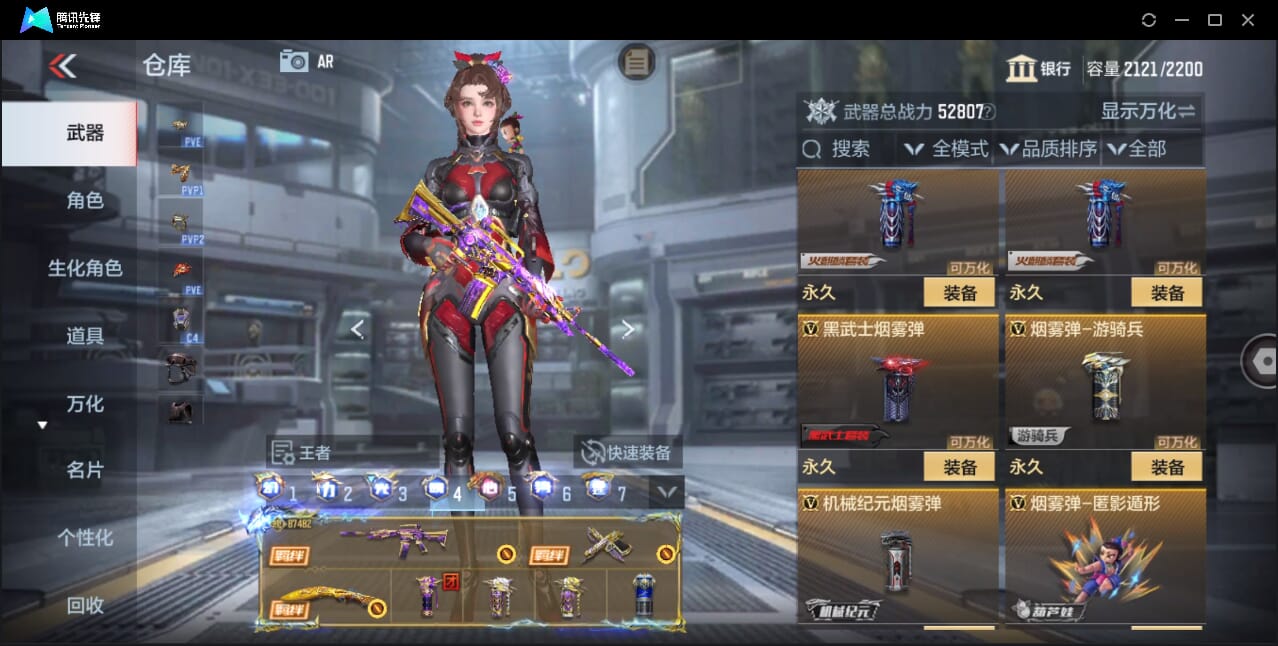
Task: Open the AR camera mode
Action: (x=306, y=61)
